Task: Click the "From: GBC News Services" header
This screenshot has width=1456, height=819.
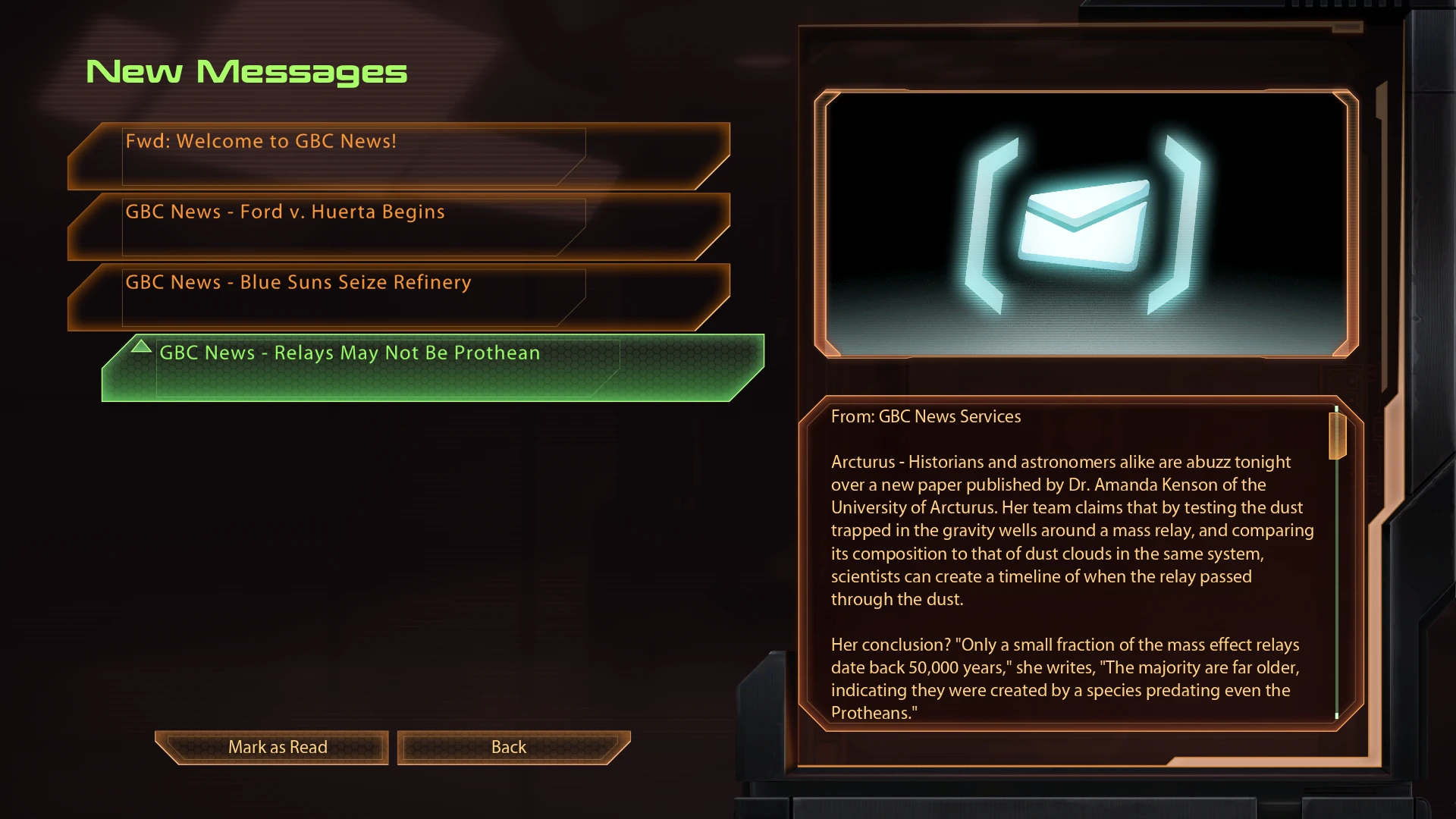Action: (x=926, y=416)
